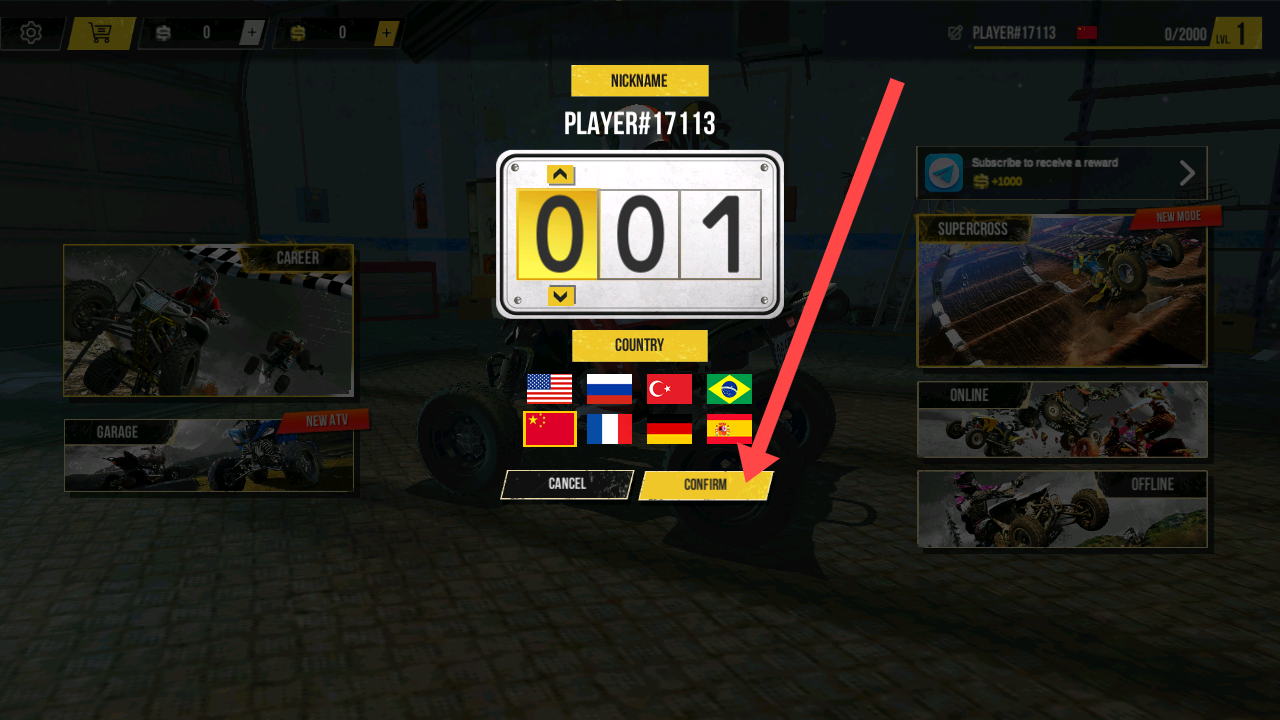Select the German flag

(x=669, y=429)
